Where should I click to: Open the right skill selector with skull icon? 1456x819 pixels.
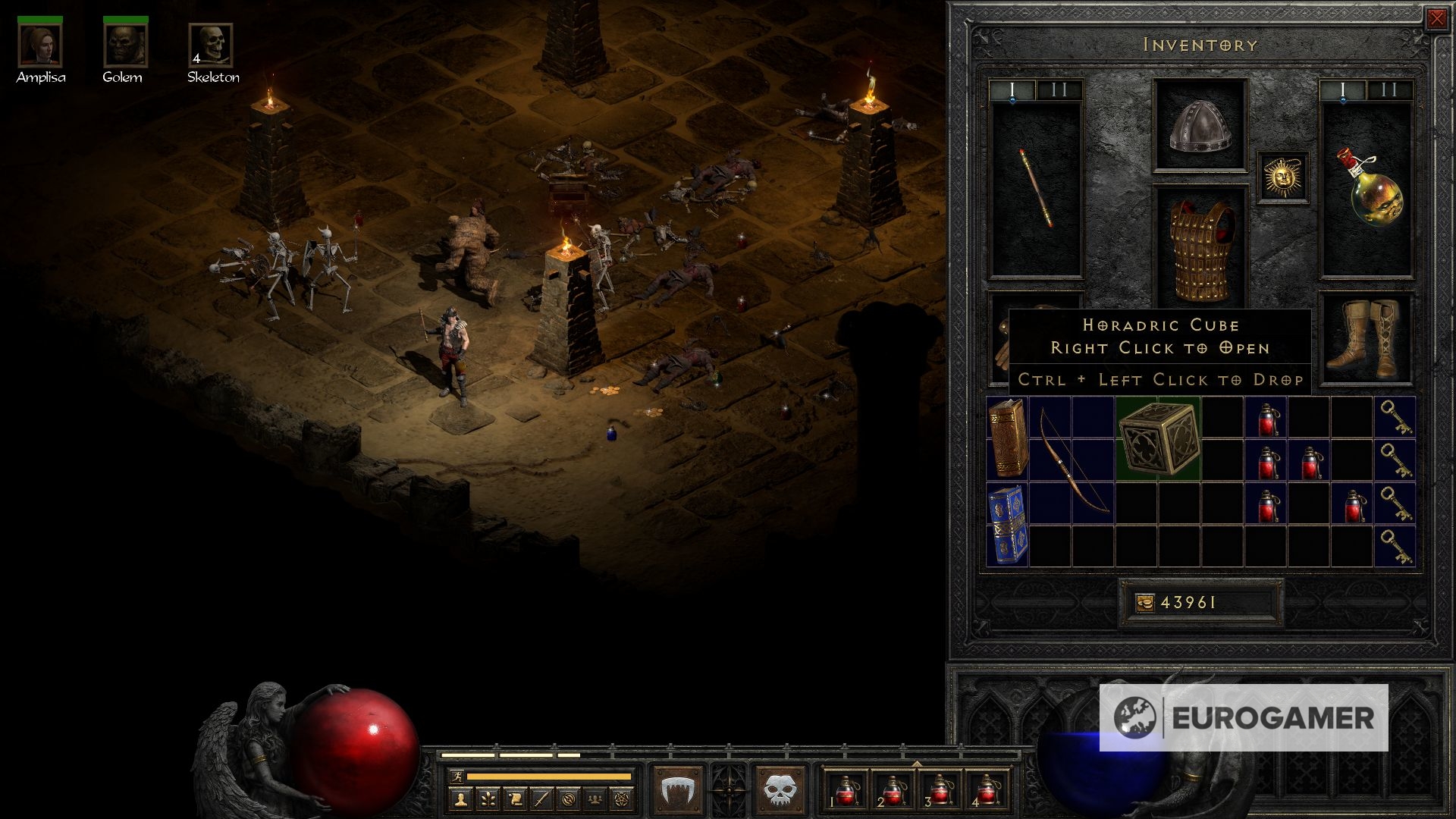[x=779, y=789]
